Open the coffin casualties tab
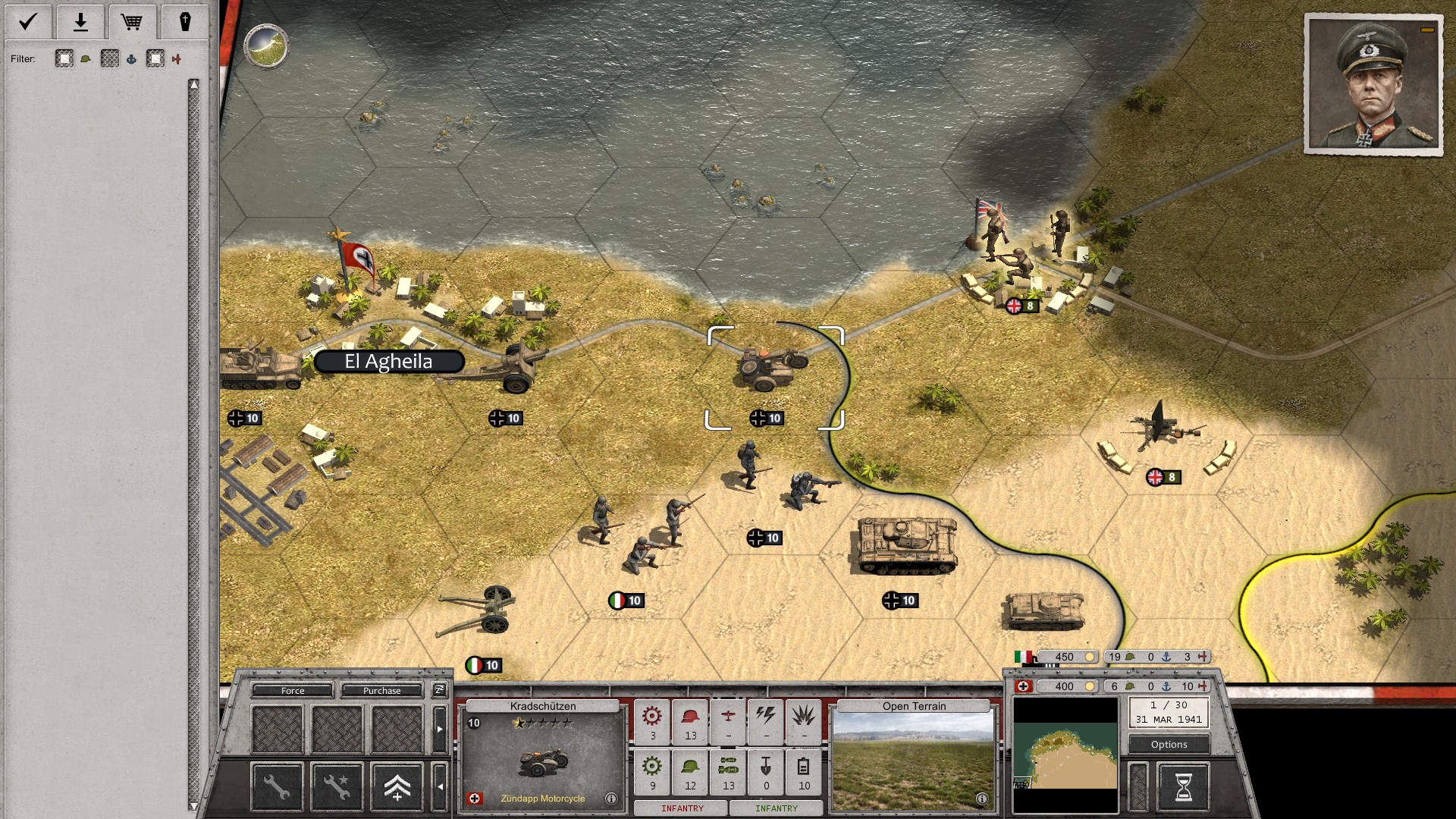The width and height of the screenshot is (1456, 819). click(184, 22)
